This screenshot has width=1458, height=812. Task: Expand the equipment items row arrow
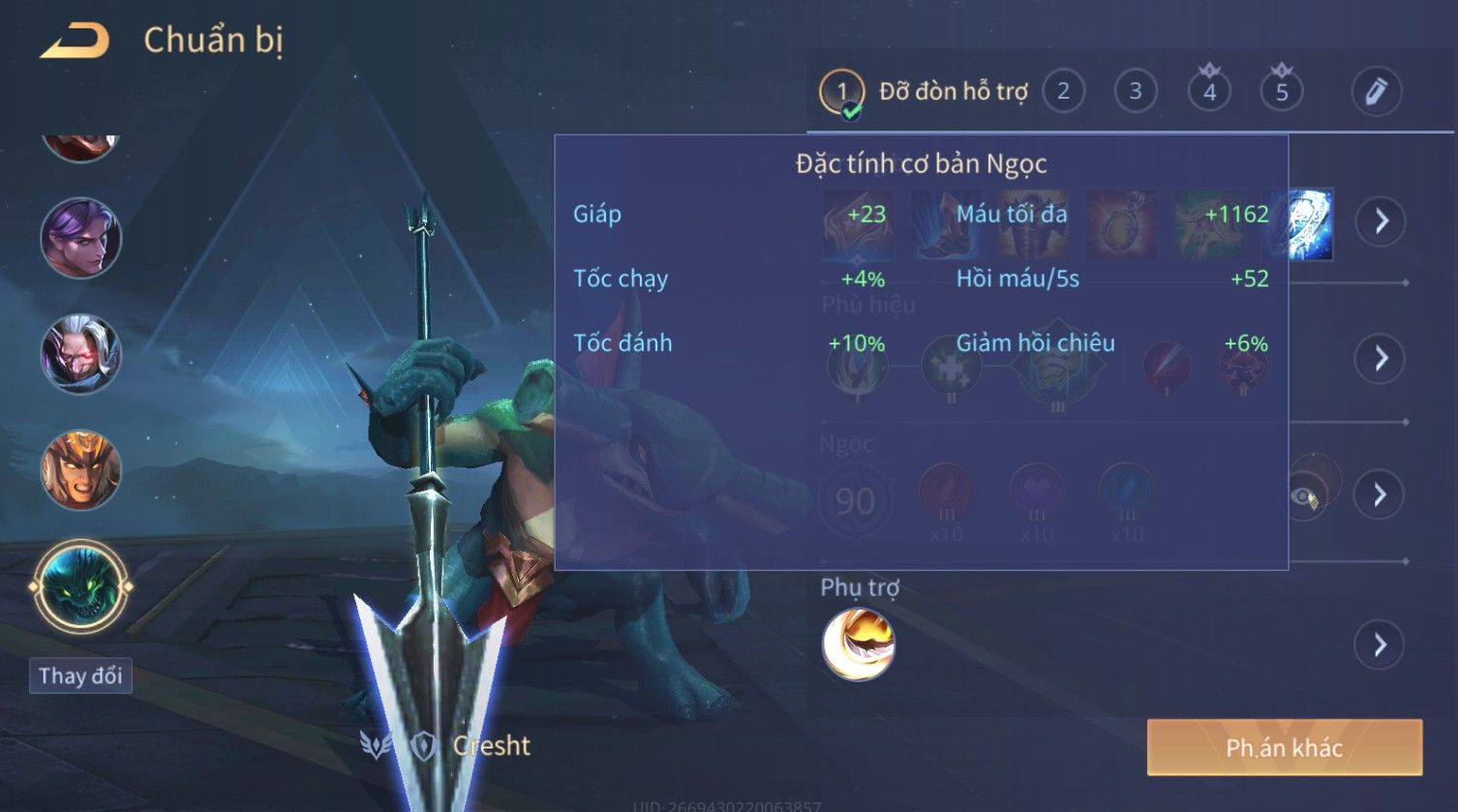pyautogui.click(x=1381, y=222)
